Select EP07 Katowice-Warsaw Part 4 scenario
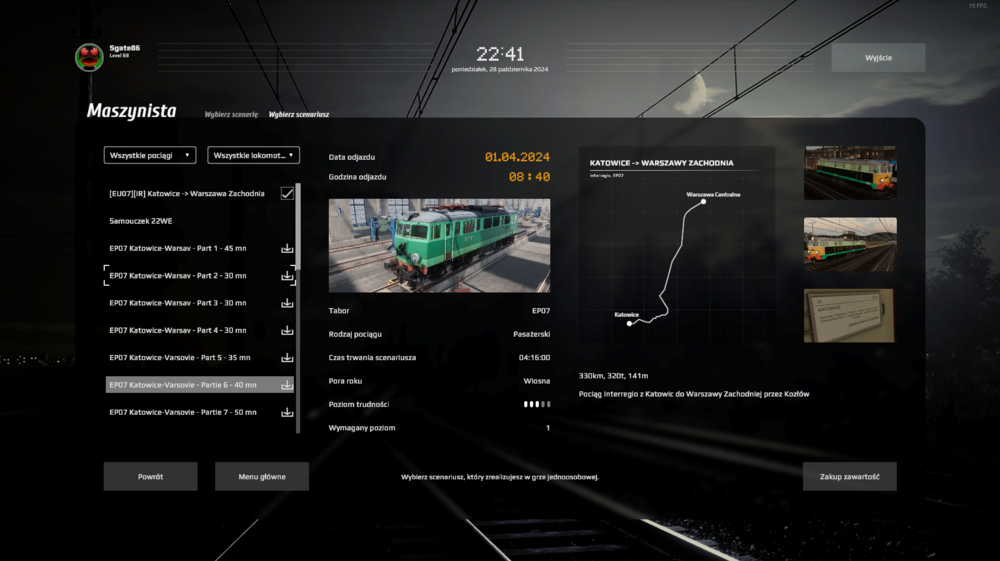The height and width of the screenshot is (561, 1000). (178, 330)
